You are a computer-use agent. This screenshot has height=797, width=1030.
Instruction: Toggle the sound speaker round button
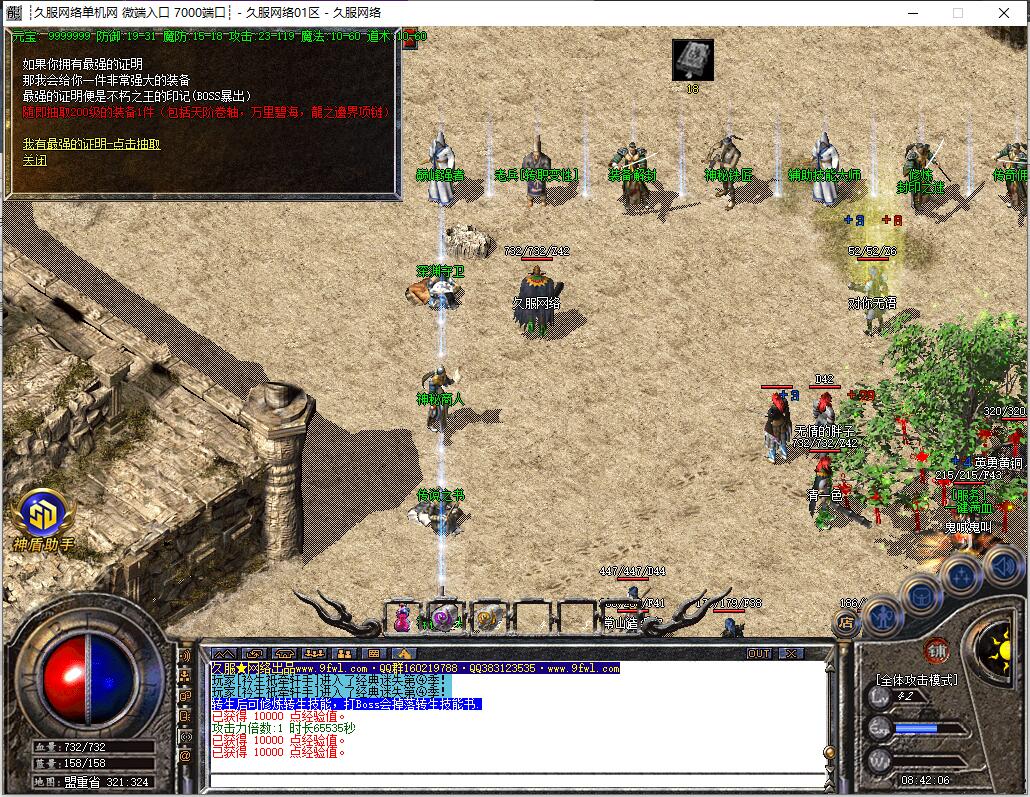click(1002, 567)
